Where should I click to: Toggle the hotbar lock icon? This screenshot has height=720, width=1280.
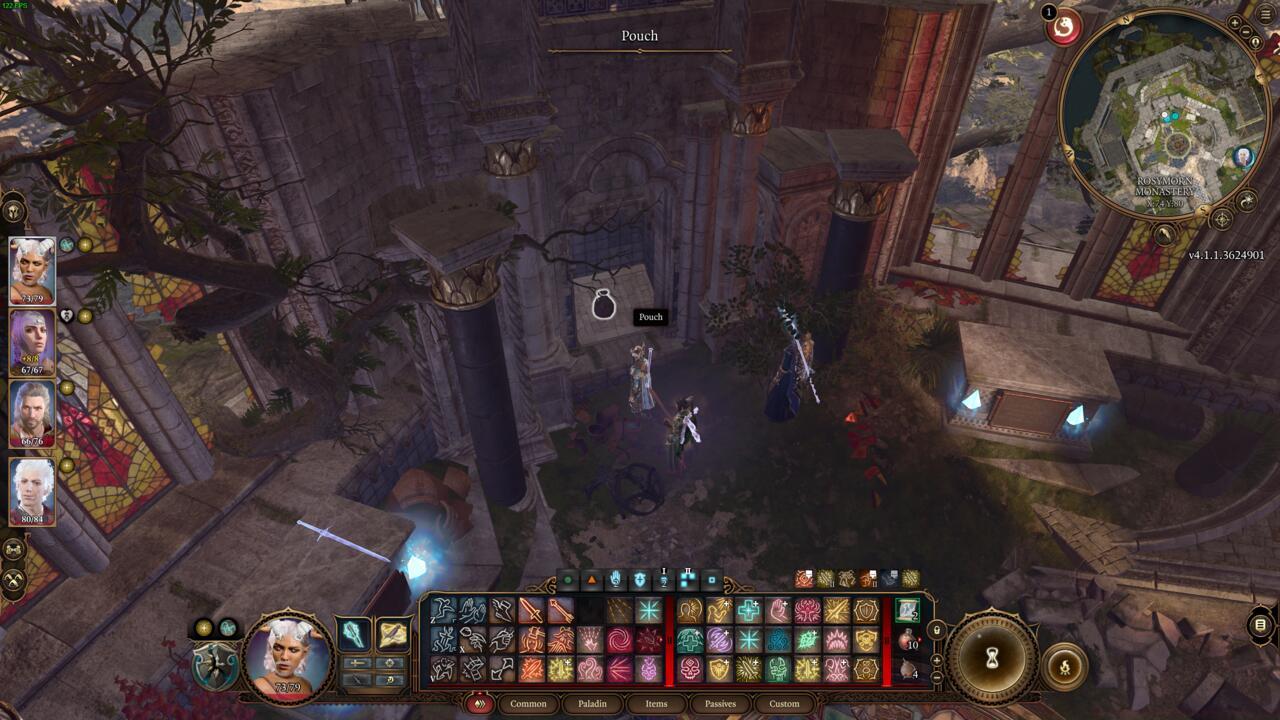tap(936, 630)
